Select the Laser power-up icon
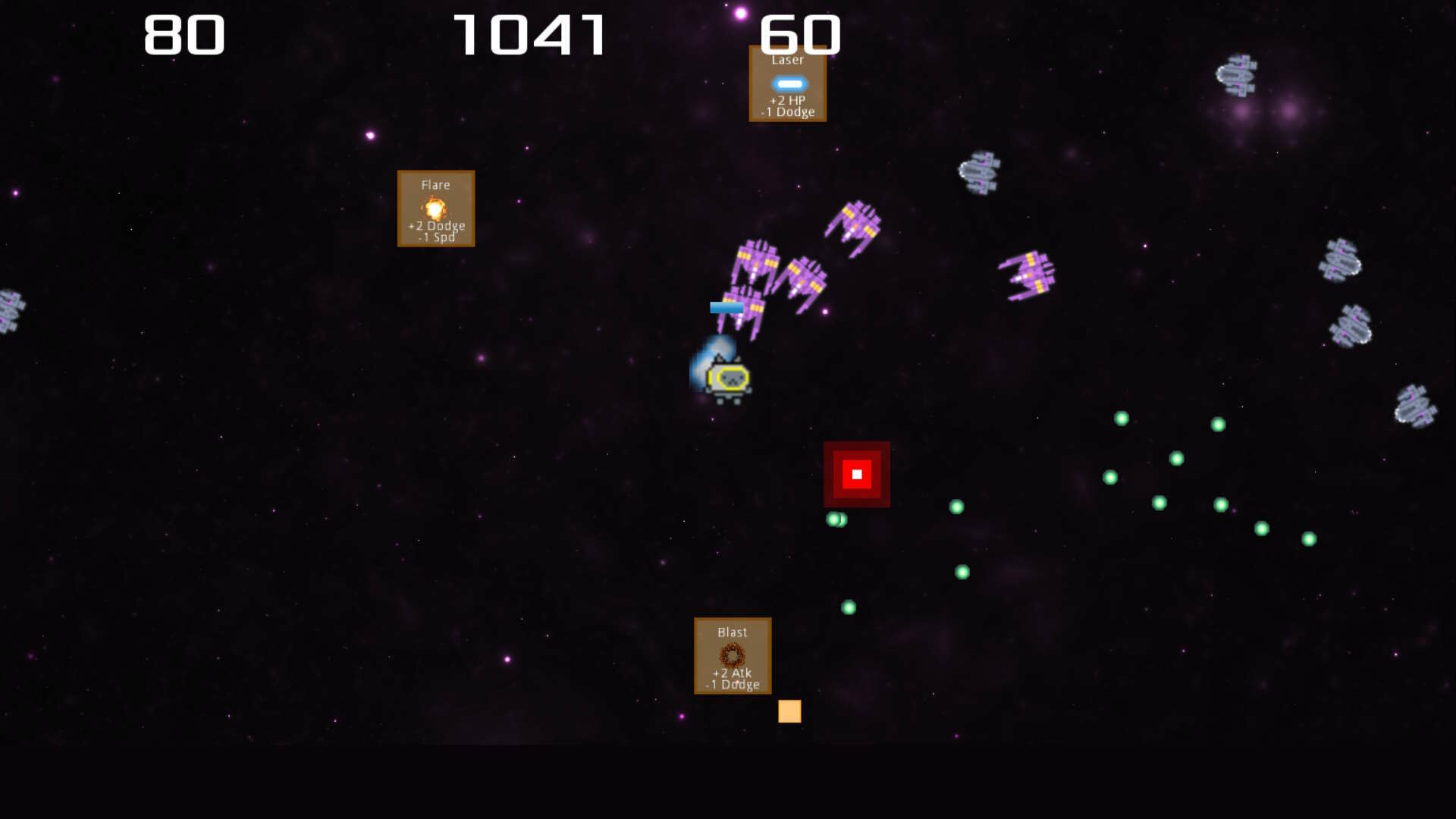Image resolution: width=1456 pixels, height=819 pixels. coord(787,83)
